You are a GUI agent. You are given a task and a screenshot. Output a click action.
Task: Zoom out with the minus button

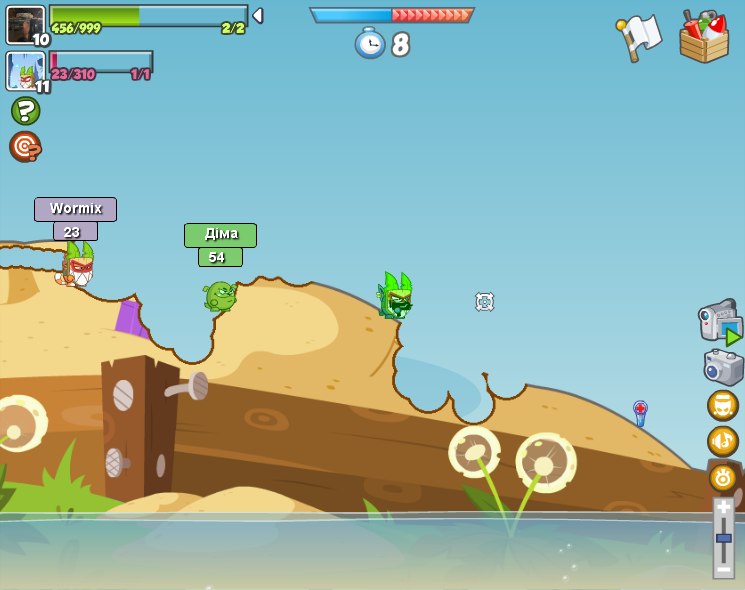723,569
